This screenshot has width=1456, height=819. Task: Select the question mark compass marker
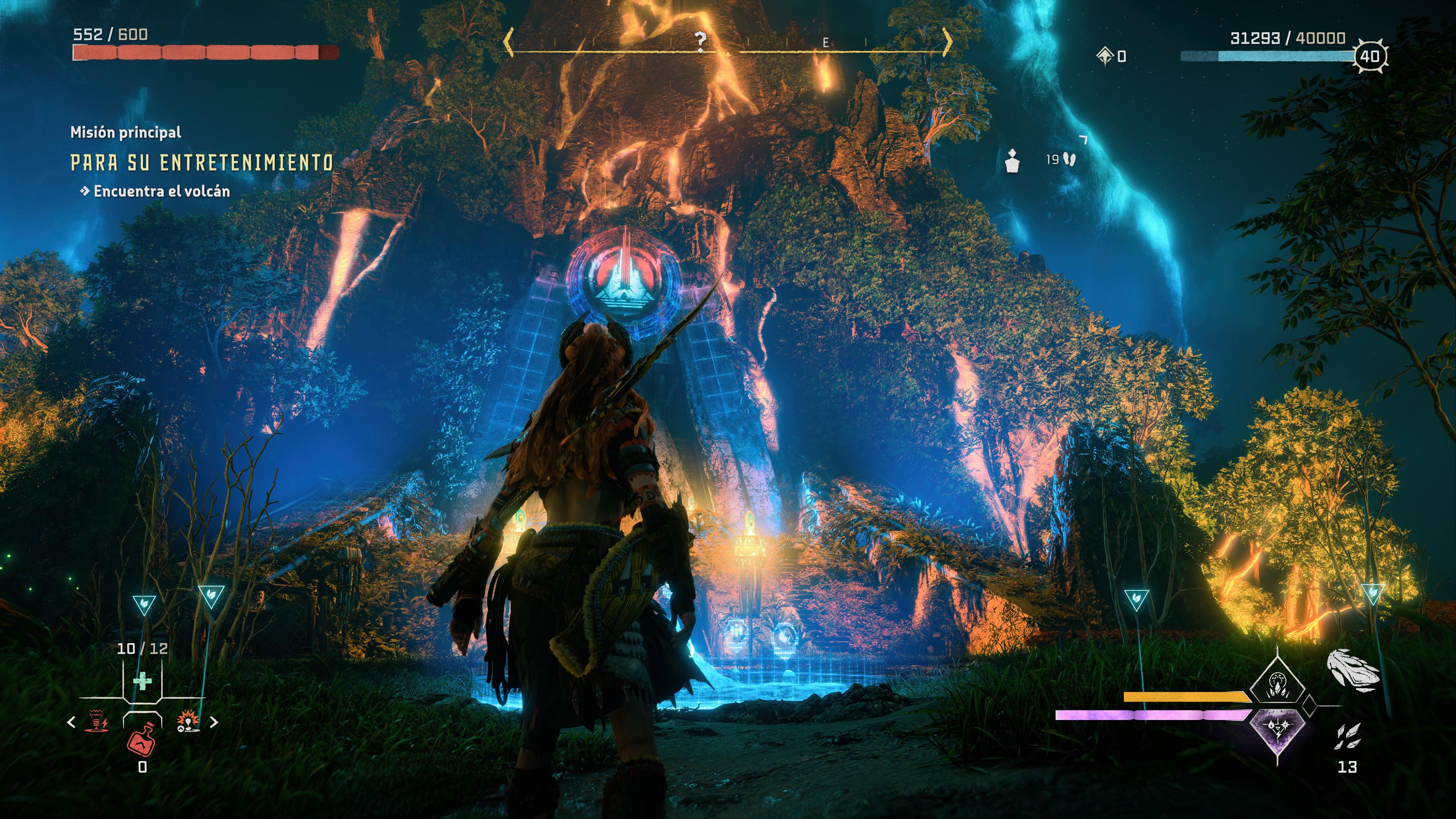(700, 41)
